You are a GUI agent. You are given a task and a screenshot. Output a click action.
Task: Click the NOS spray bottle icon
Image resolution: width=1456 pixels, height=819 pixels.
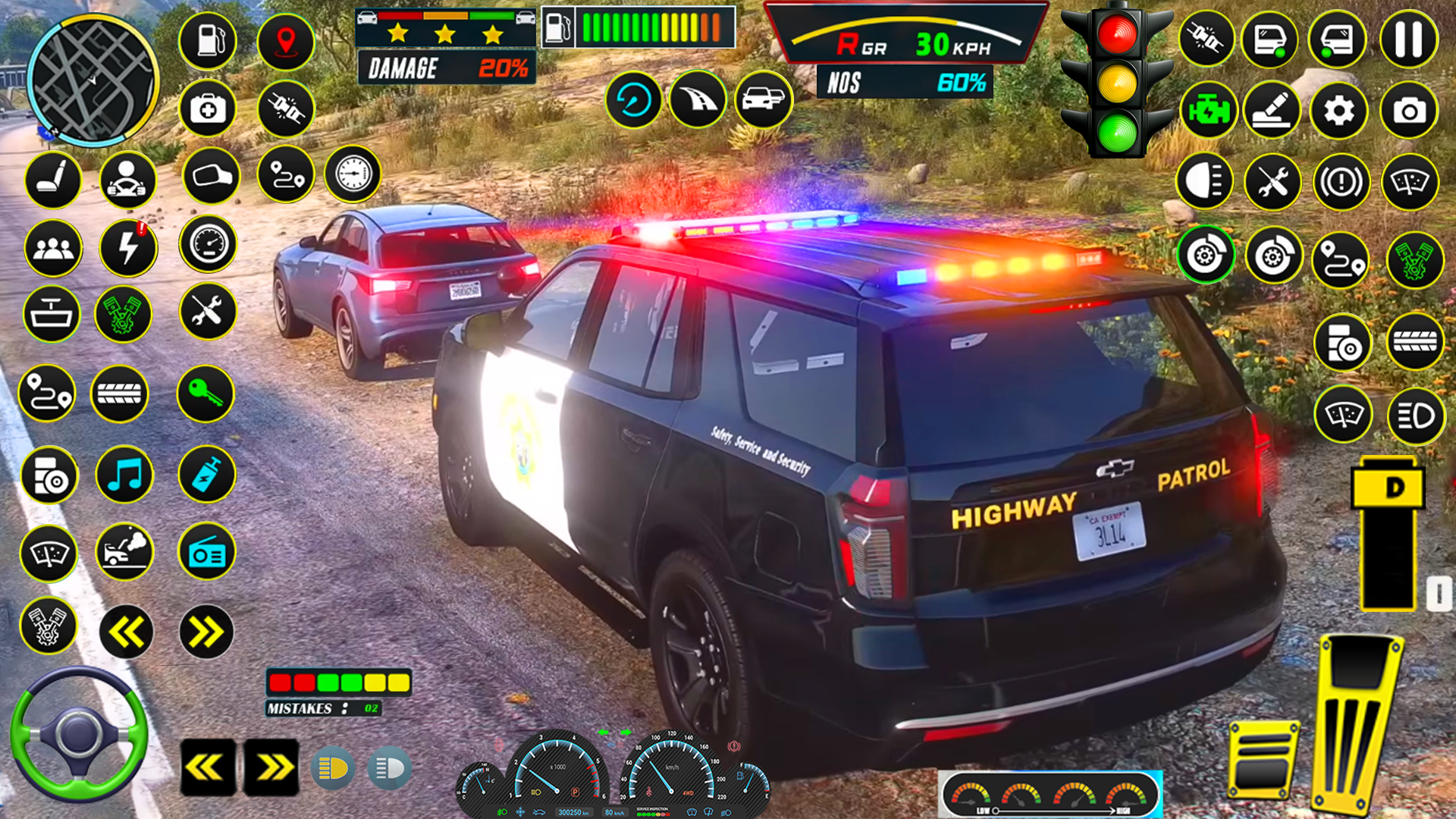pos(207,475)
